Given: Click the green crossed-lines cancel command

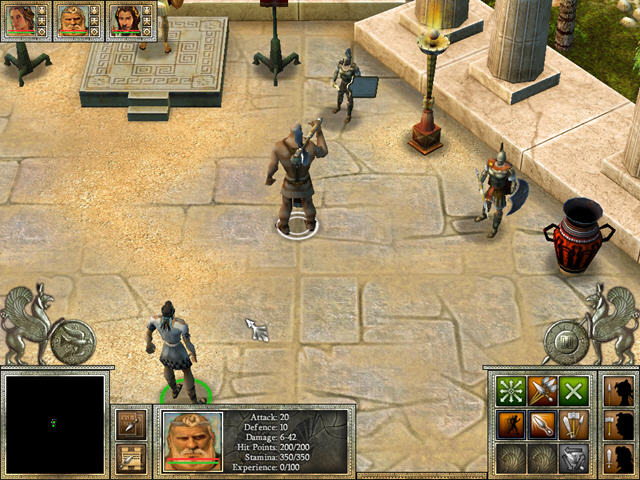Looking at the screenshot, I should point(573,390).
